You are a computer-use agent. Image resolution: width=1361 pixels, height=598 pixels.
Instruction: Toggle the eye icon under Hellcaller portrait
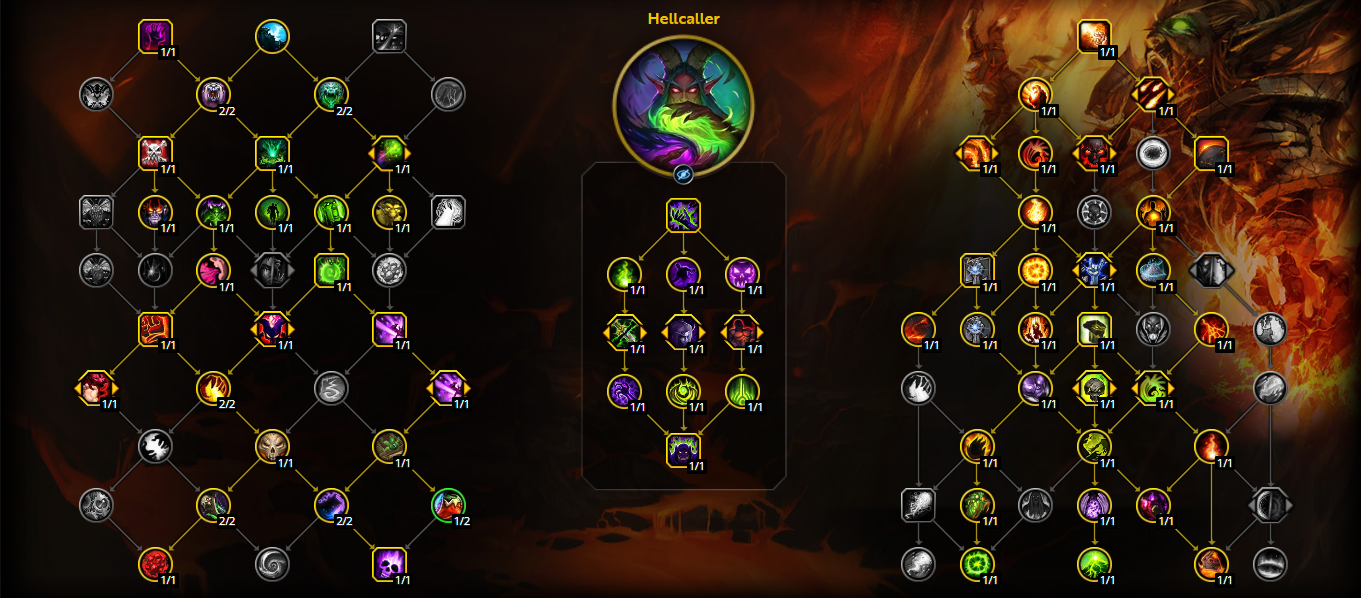[683, 175]
